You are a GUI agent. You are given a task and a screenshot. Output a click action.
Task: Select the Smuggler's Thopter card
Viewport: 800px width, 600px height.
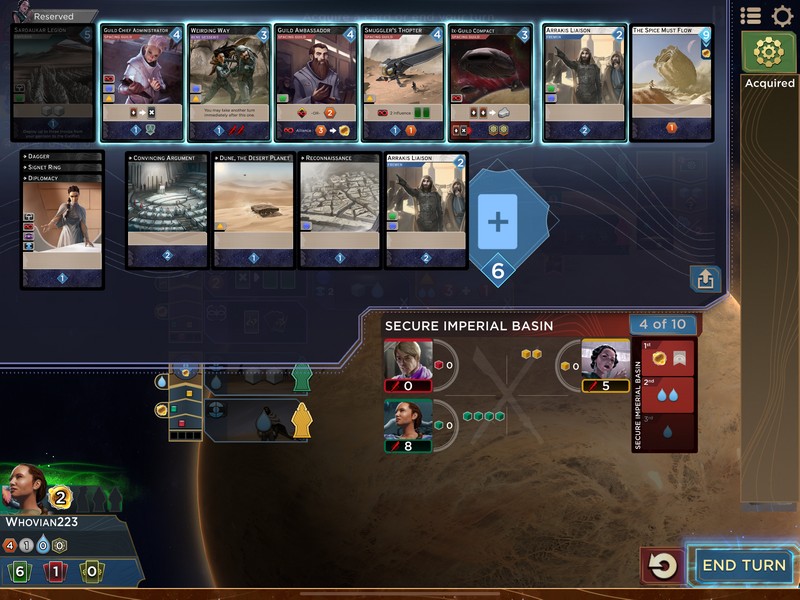pos(401,82)
